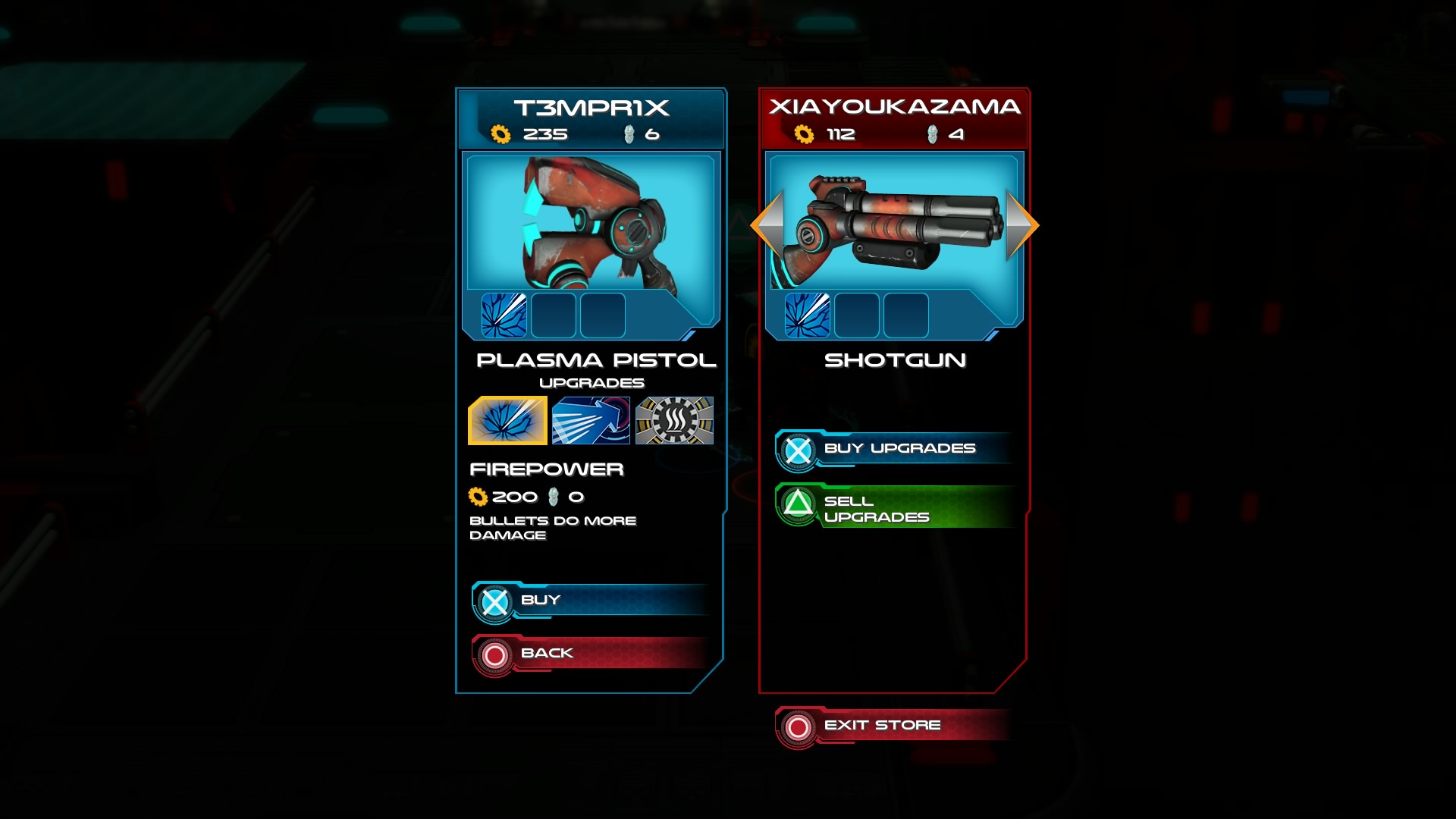Cycle to previous weapon with left arrow
The width and height of the screenshot is (1456, 819).
(767, 224)
